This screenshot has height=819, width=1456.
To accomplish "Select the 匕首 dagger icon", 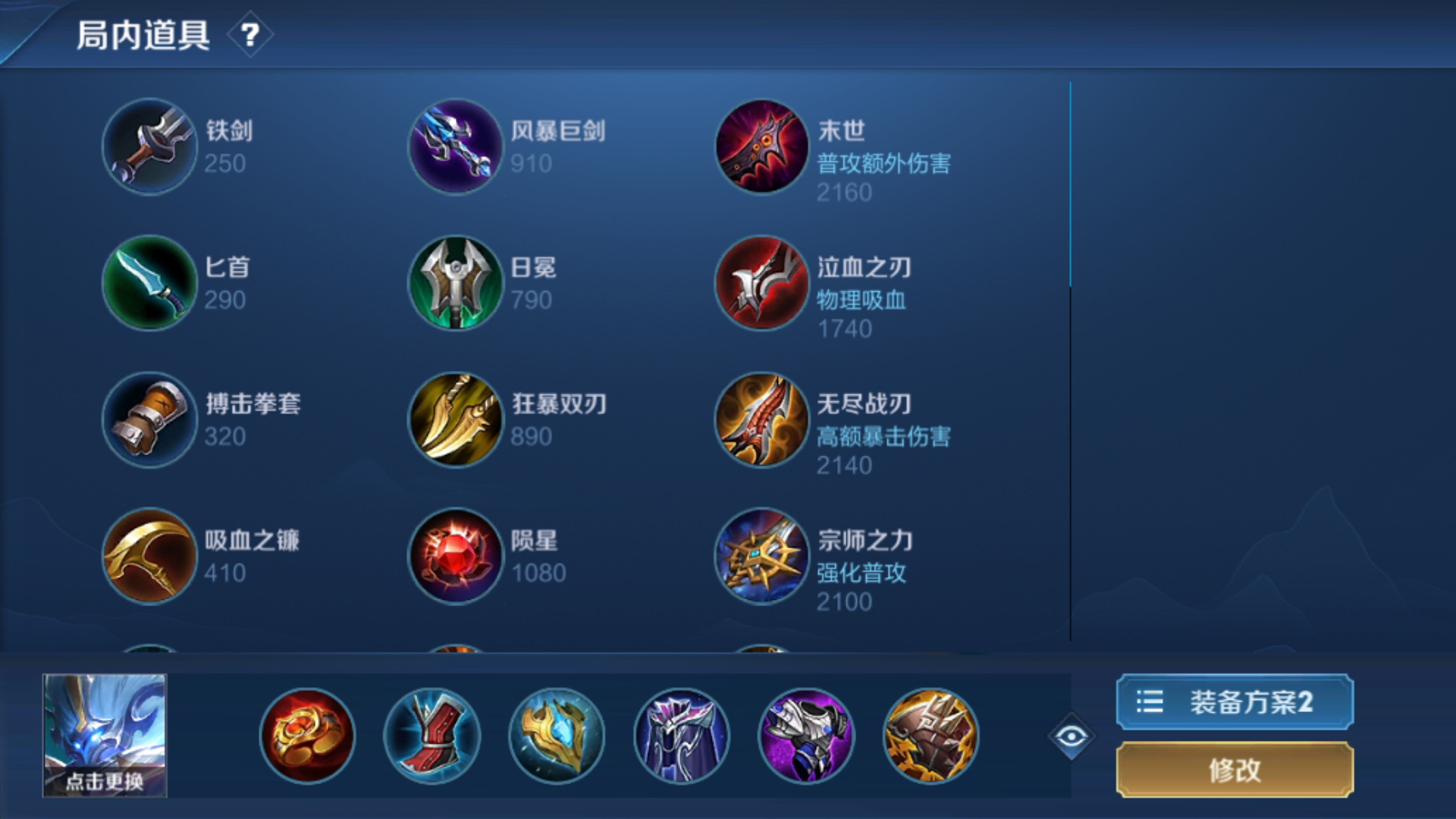I will tap(149, 284).
